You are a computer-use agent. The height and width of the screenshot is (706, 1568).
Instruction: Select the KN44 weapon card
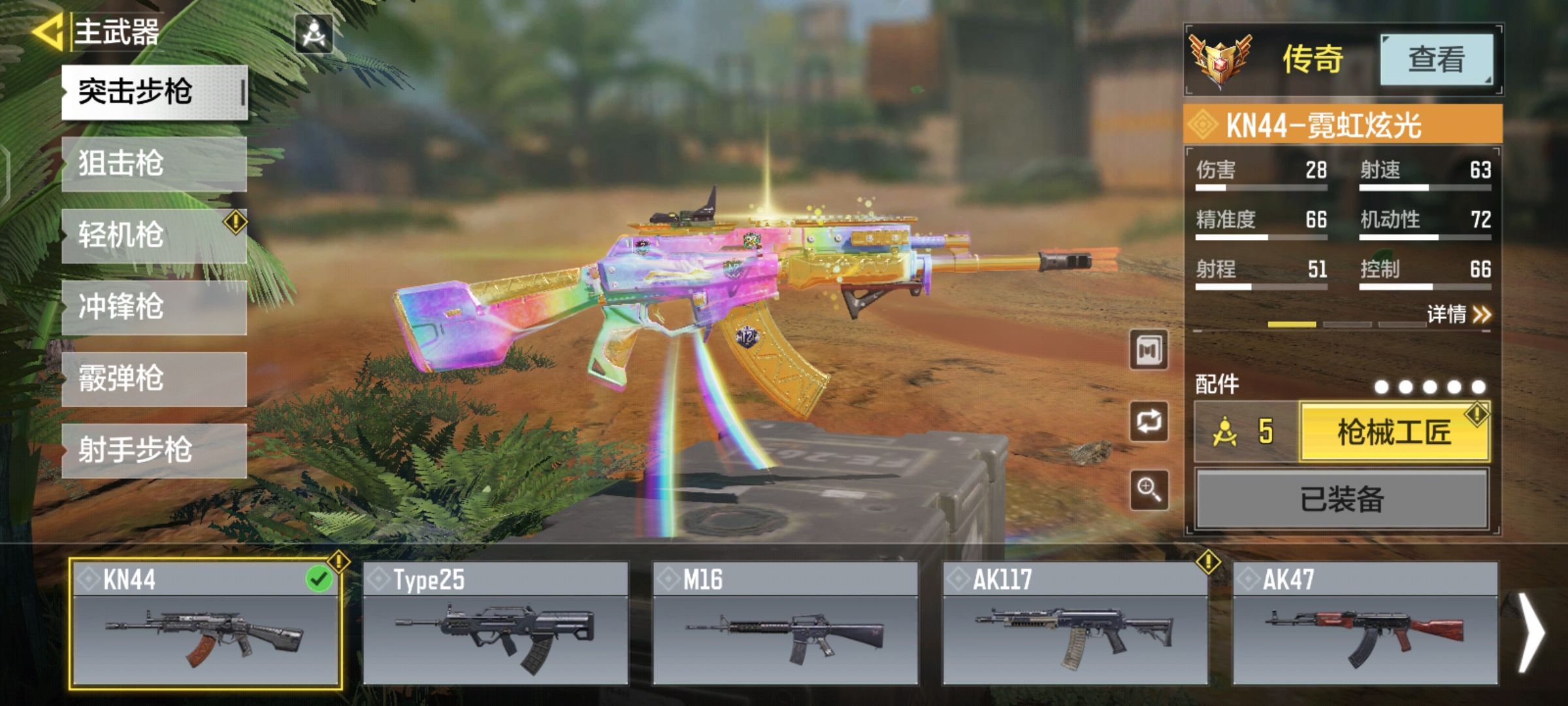(206, 624)
